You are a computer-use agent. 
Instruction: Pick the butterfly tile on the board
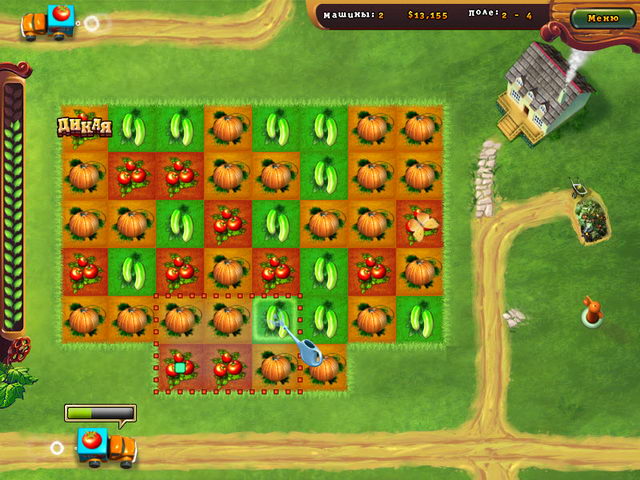419,223
